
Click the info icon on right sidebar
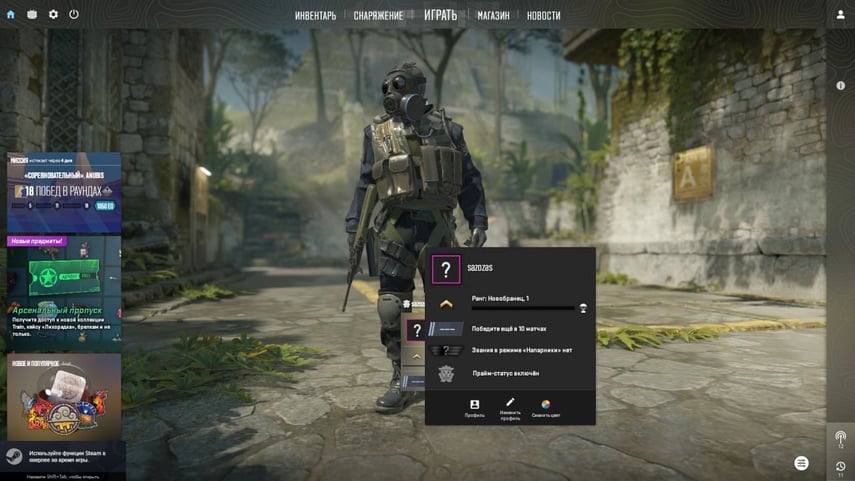click(840, 86)
